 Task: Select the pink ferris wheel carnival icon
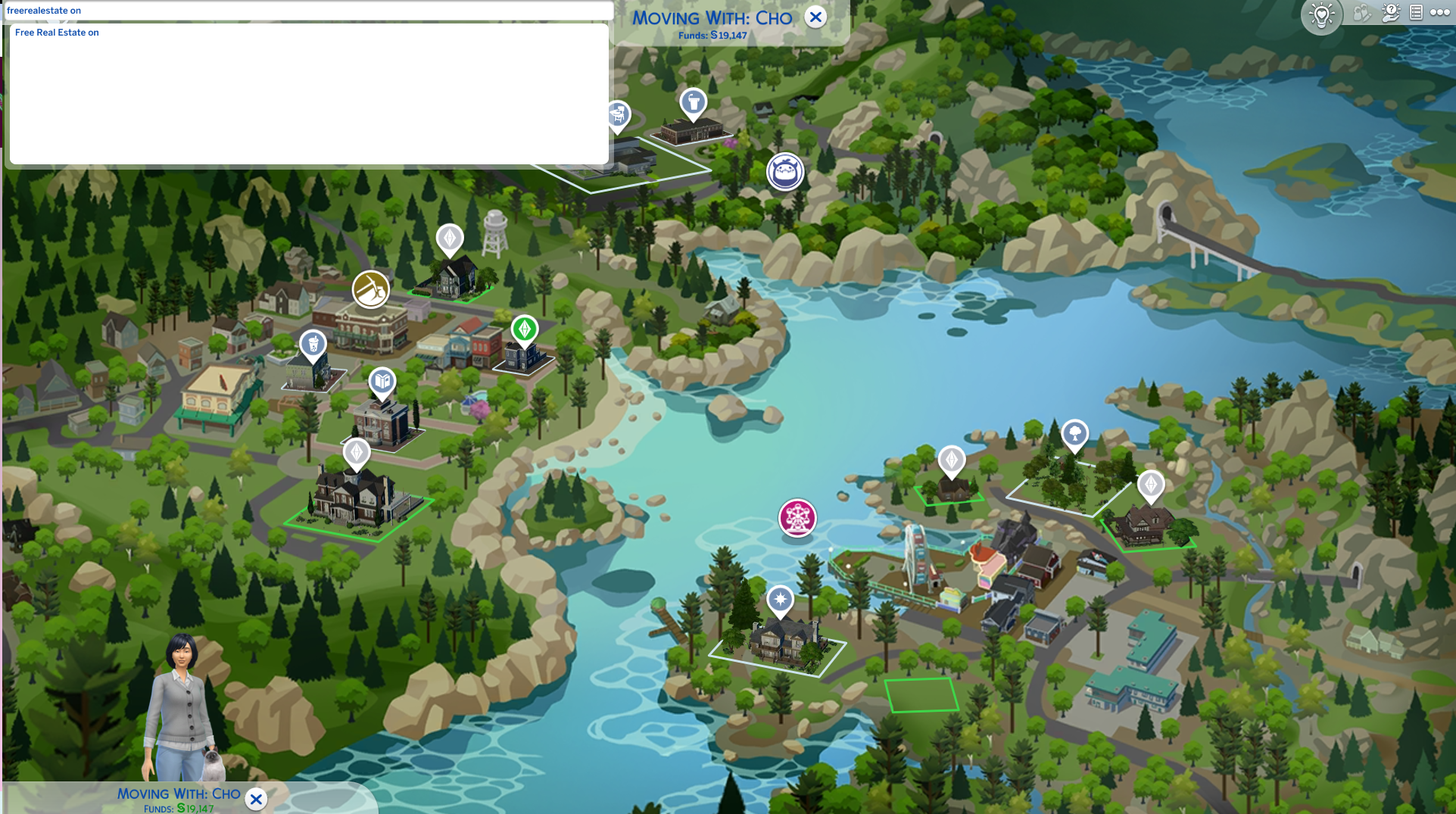(x=797, y=518)
